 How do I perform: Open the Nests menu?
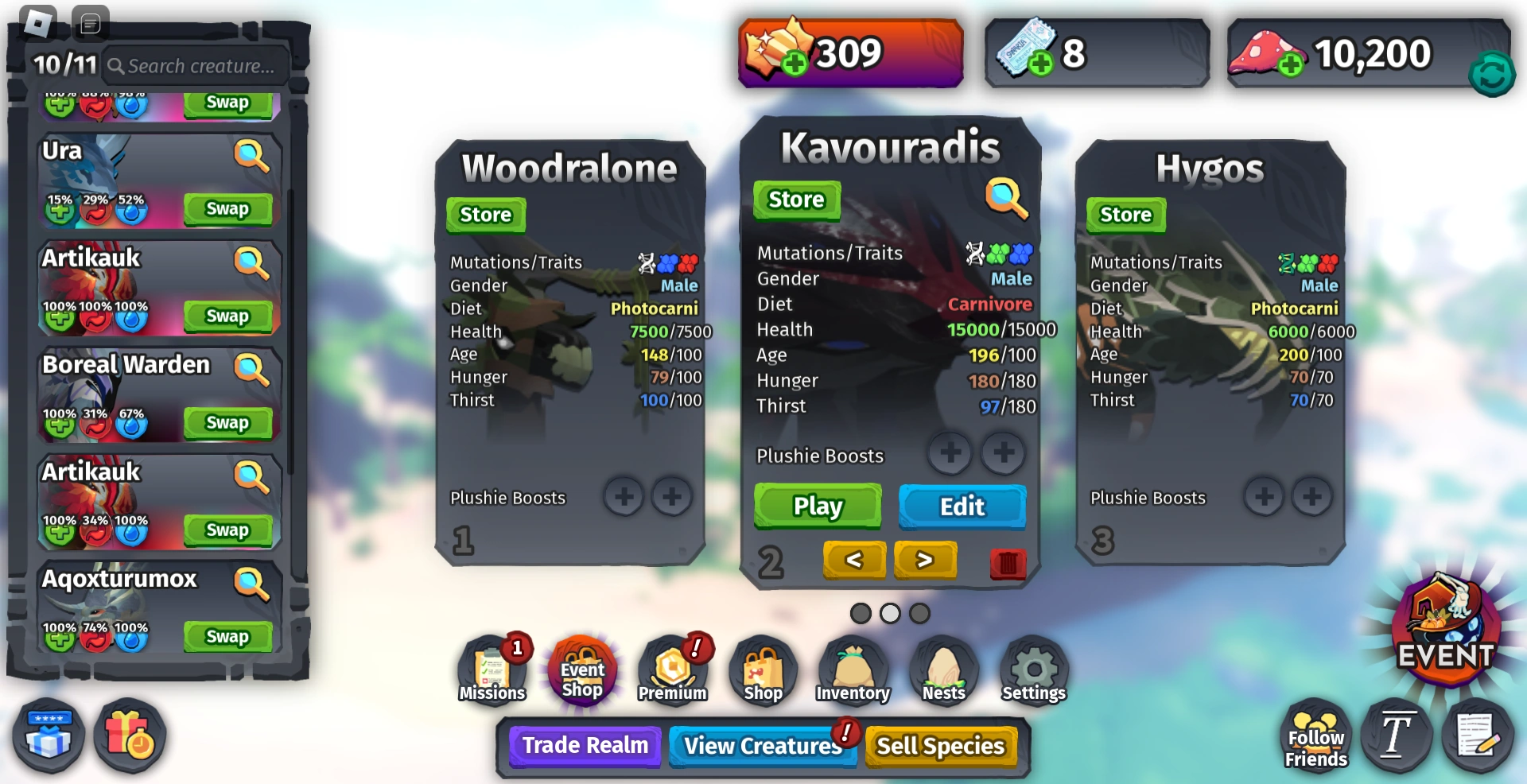click(x=942, y=670)
